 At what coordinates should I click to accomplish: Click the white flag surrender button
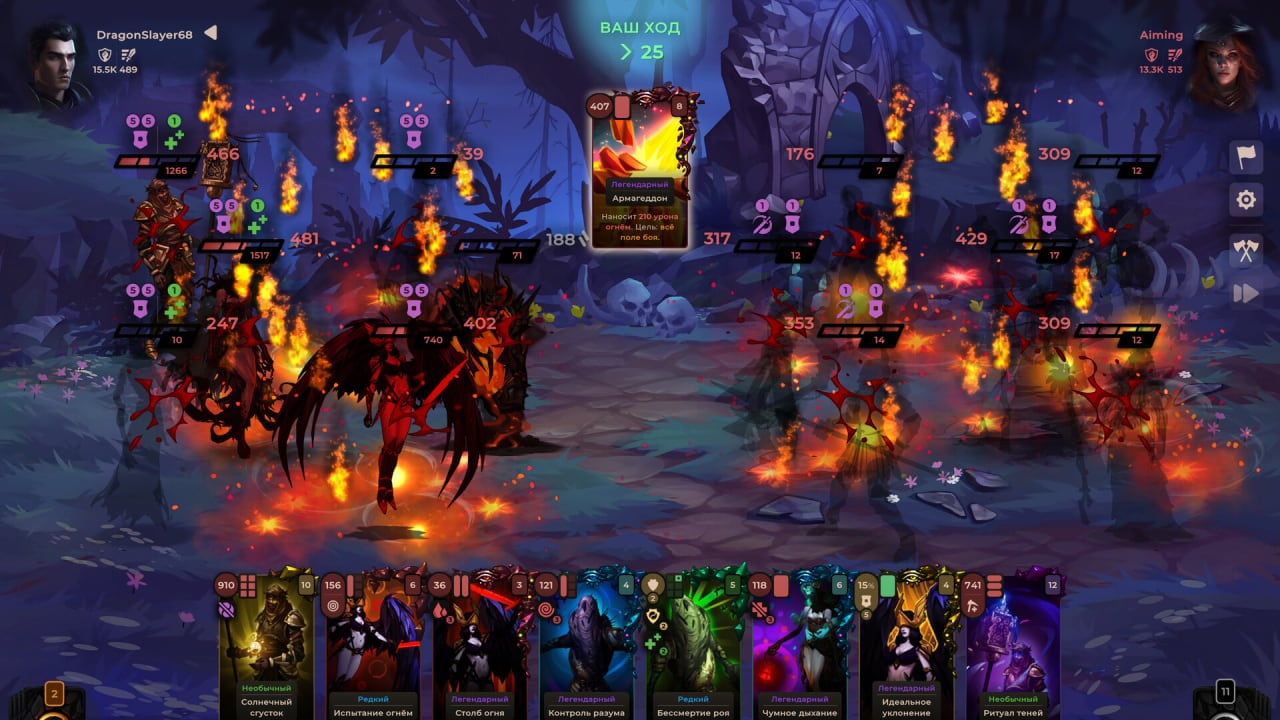tap(1246, 158)
